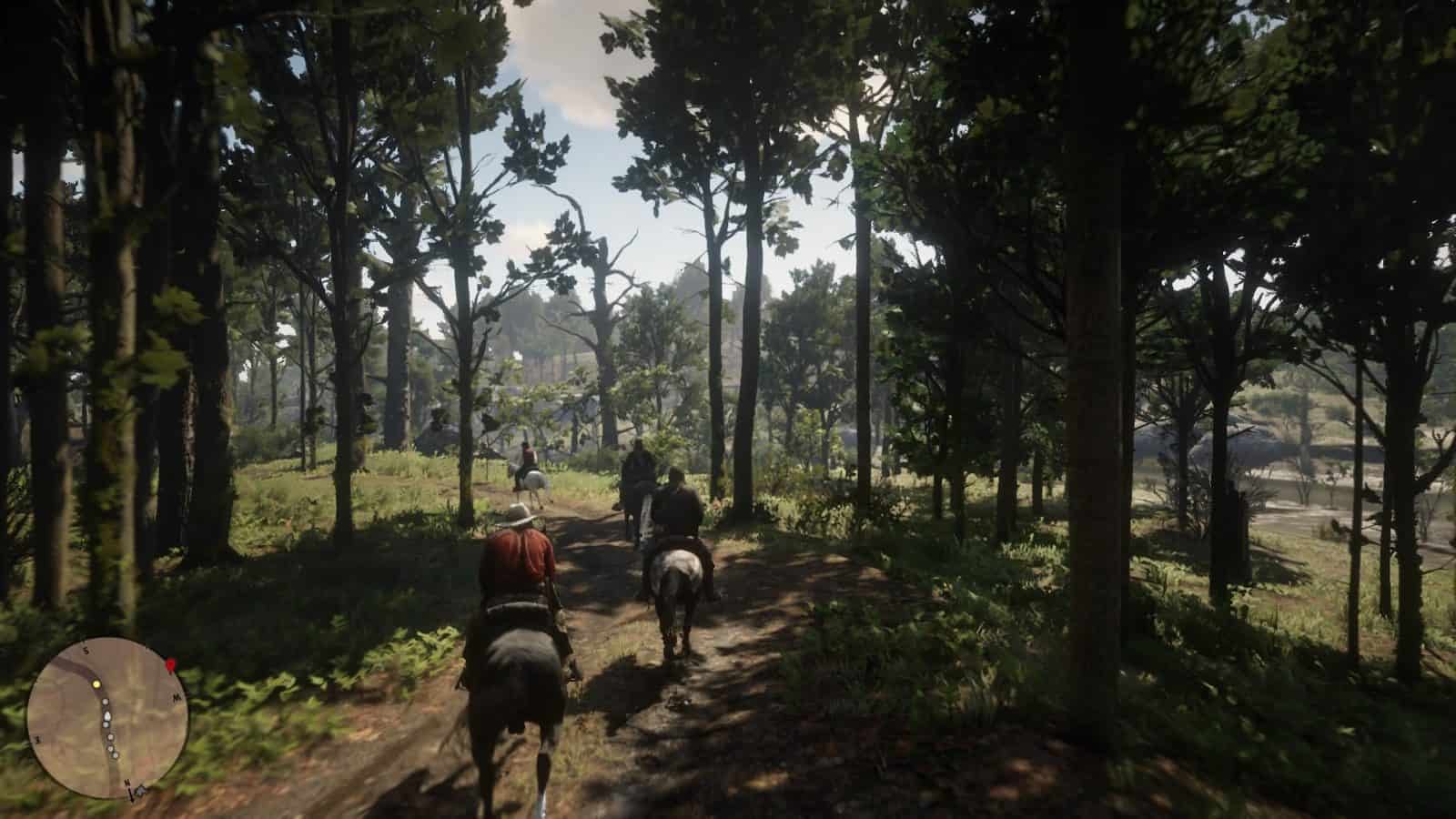This screenshot has height=819, width=1456.
Task: Select the lowest companion blip near the minimap edge
Action: click(x=115, y=754)
